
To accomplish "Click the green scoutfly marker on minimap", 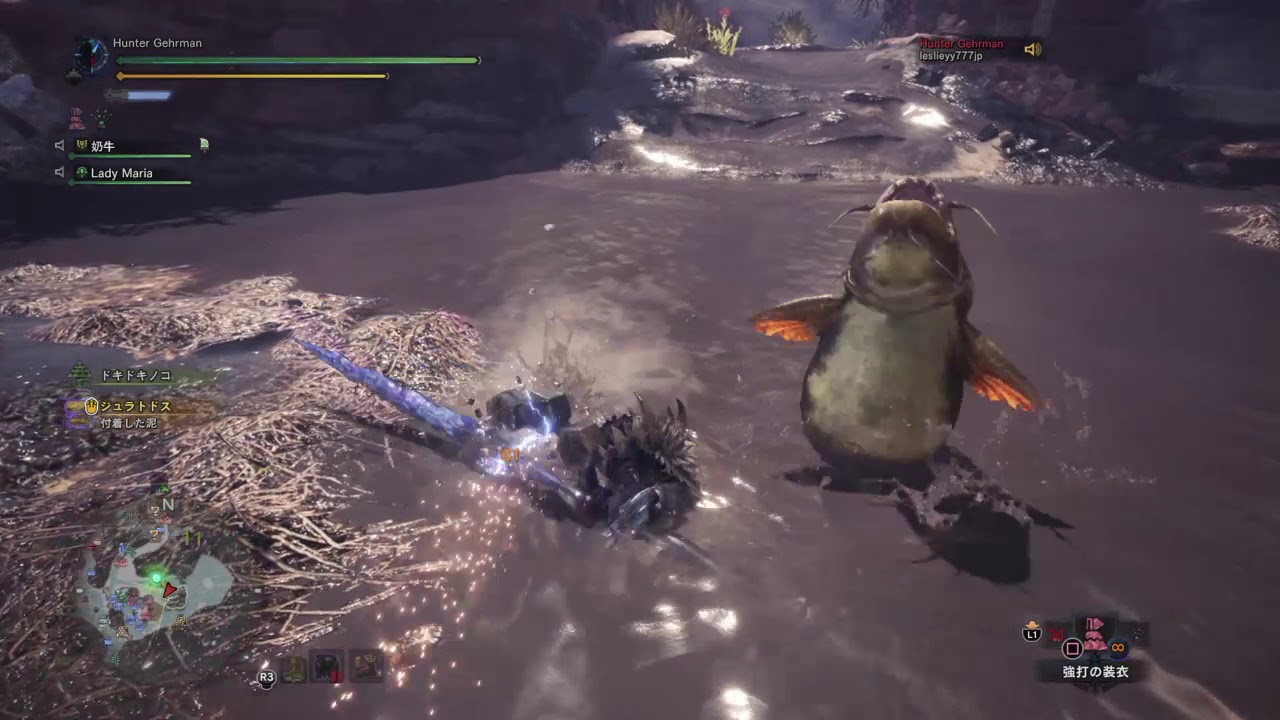I will click(155, 577).
